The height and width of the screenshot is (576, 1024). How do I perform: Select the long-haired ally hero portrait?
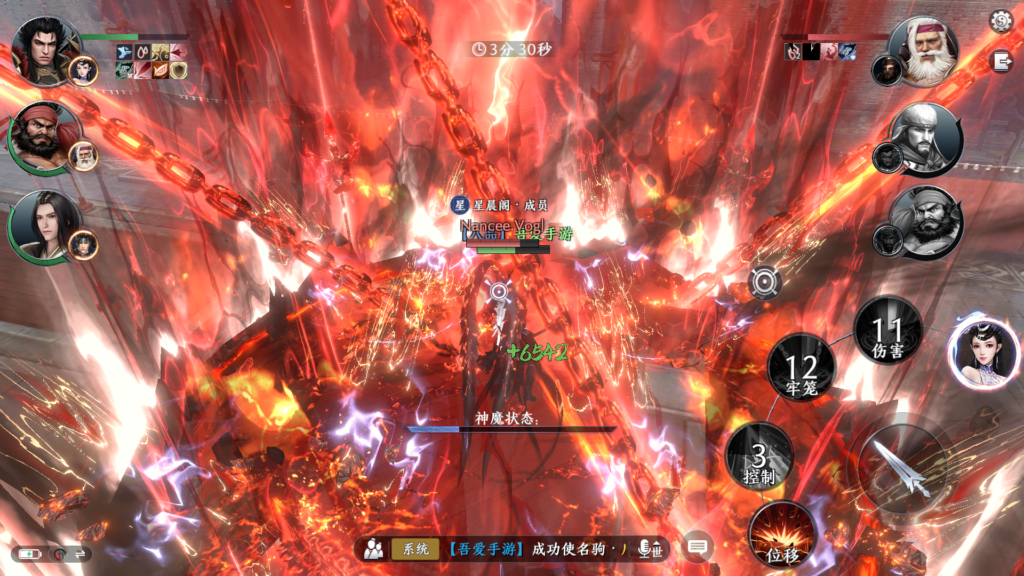pos(45,224)
